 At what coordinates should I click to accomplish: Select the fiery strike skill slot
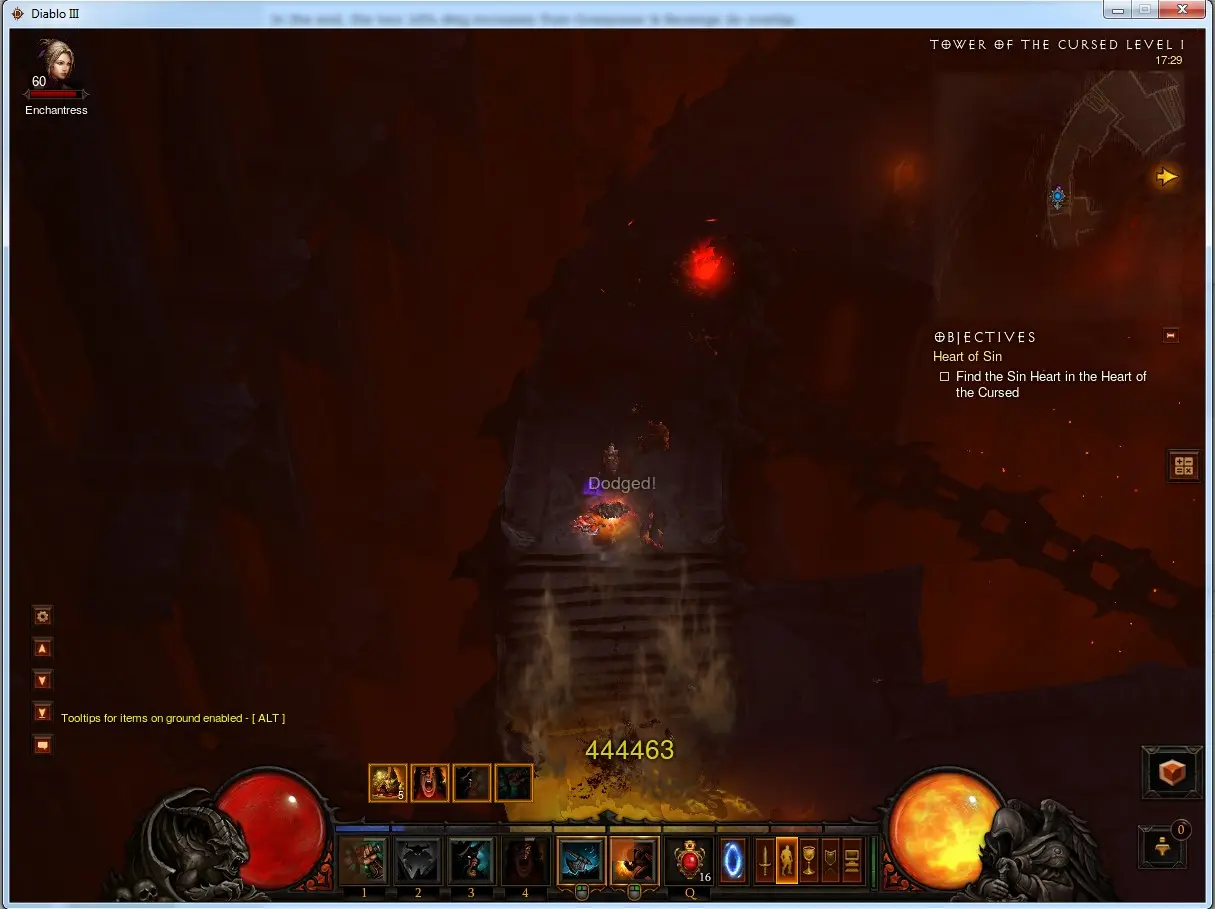[x=634, y=861]
